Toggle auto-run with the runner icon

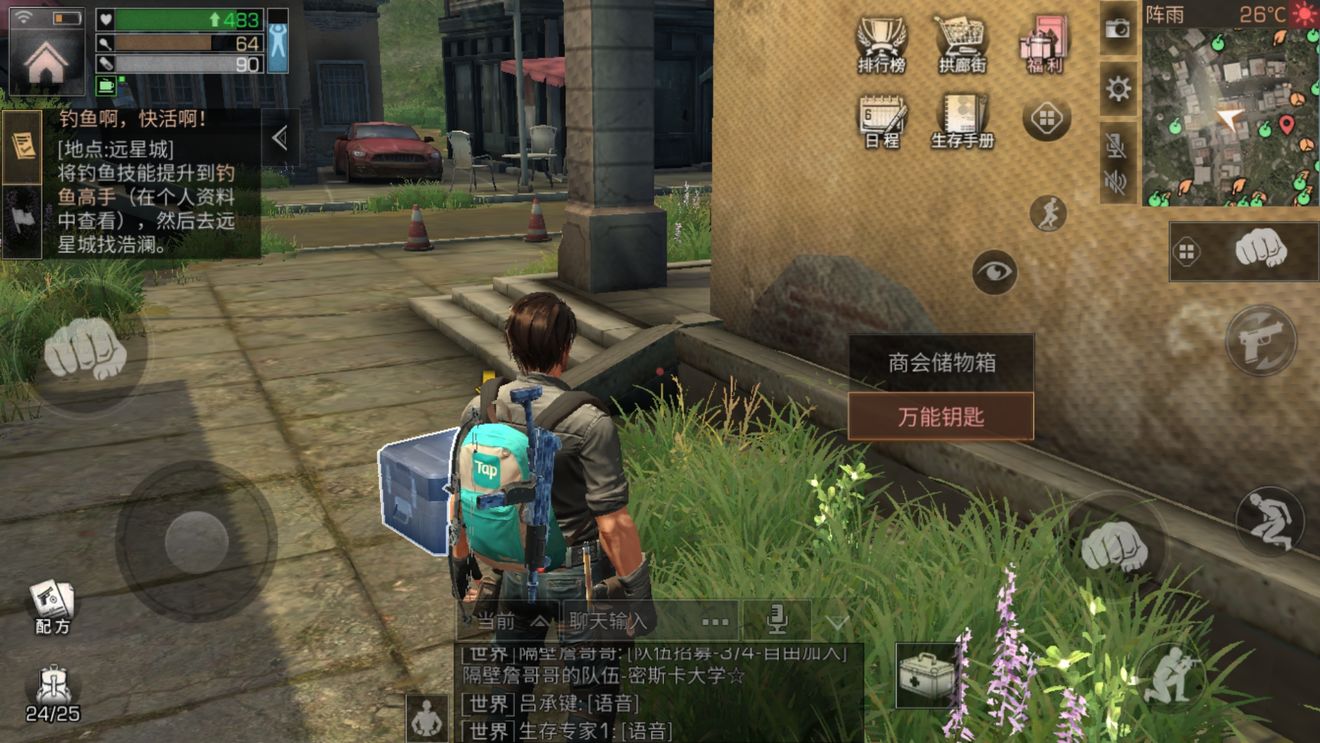coord(1048,213)
